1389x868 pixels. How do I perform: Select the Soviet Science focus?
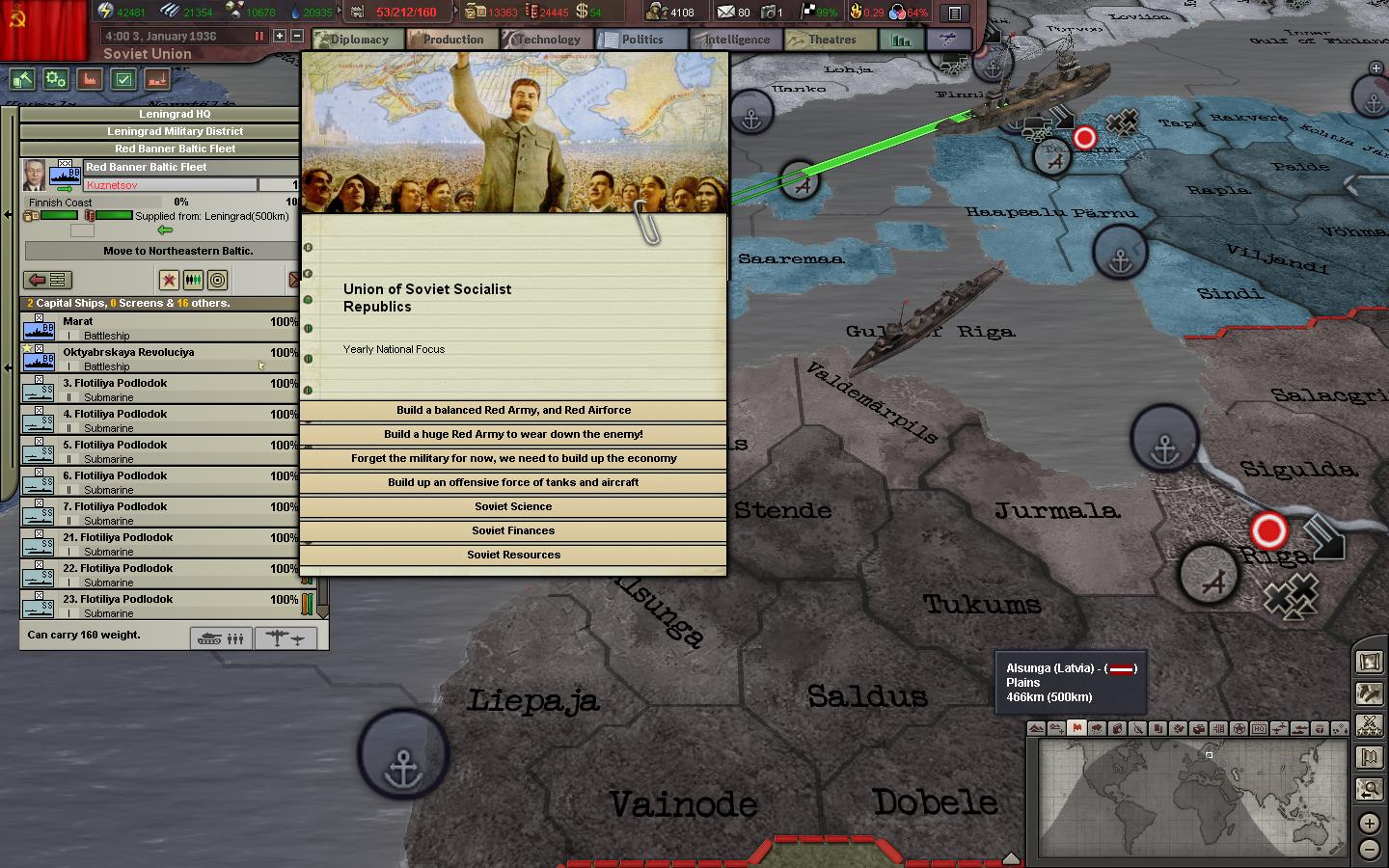pyautogui.click(x=513, y=507)
